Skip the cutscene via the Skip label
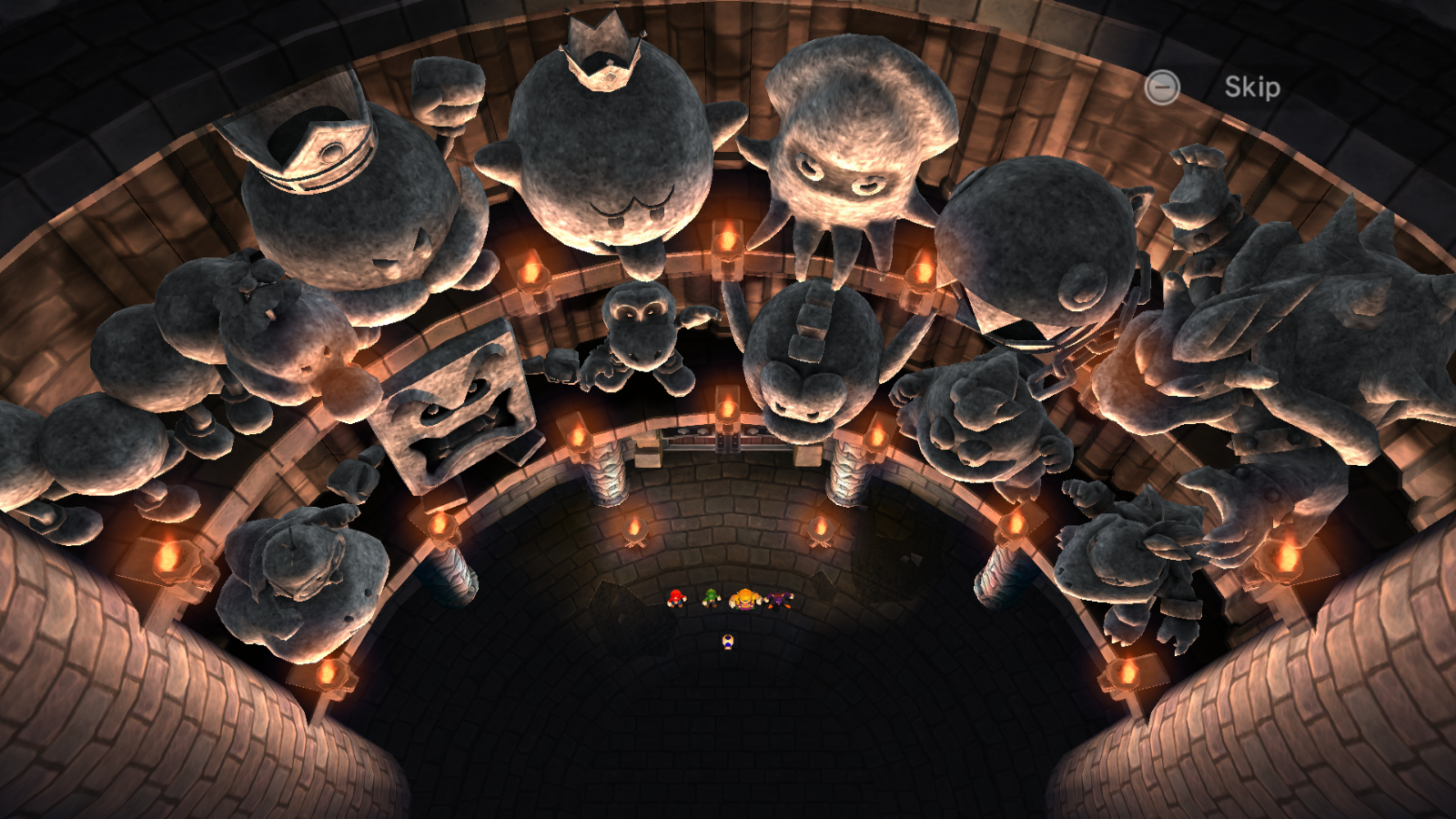The image size is (1456, 819). coord(1251,87)
